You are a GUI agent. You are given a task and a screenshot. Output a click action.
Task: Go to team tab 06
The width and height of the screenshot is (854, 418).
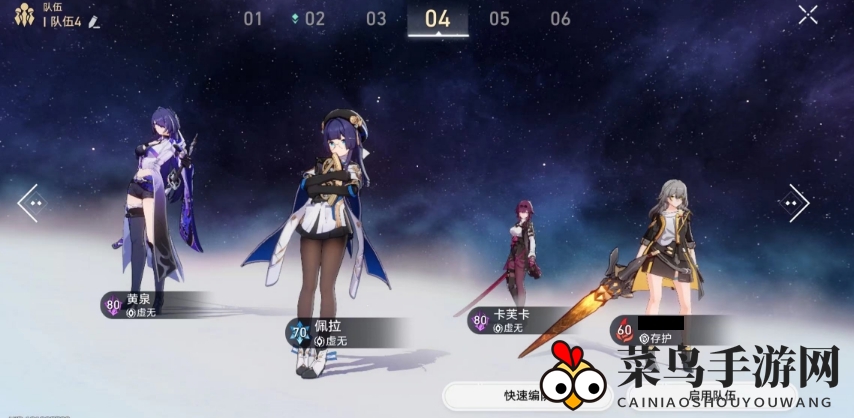click(560, 19)
